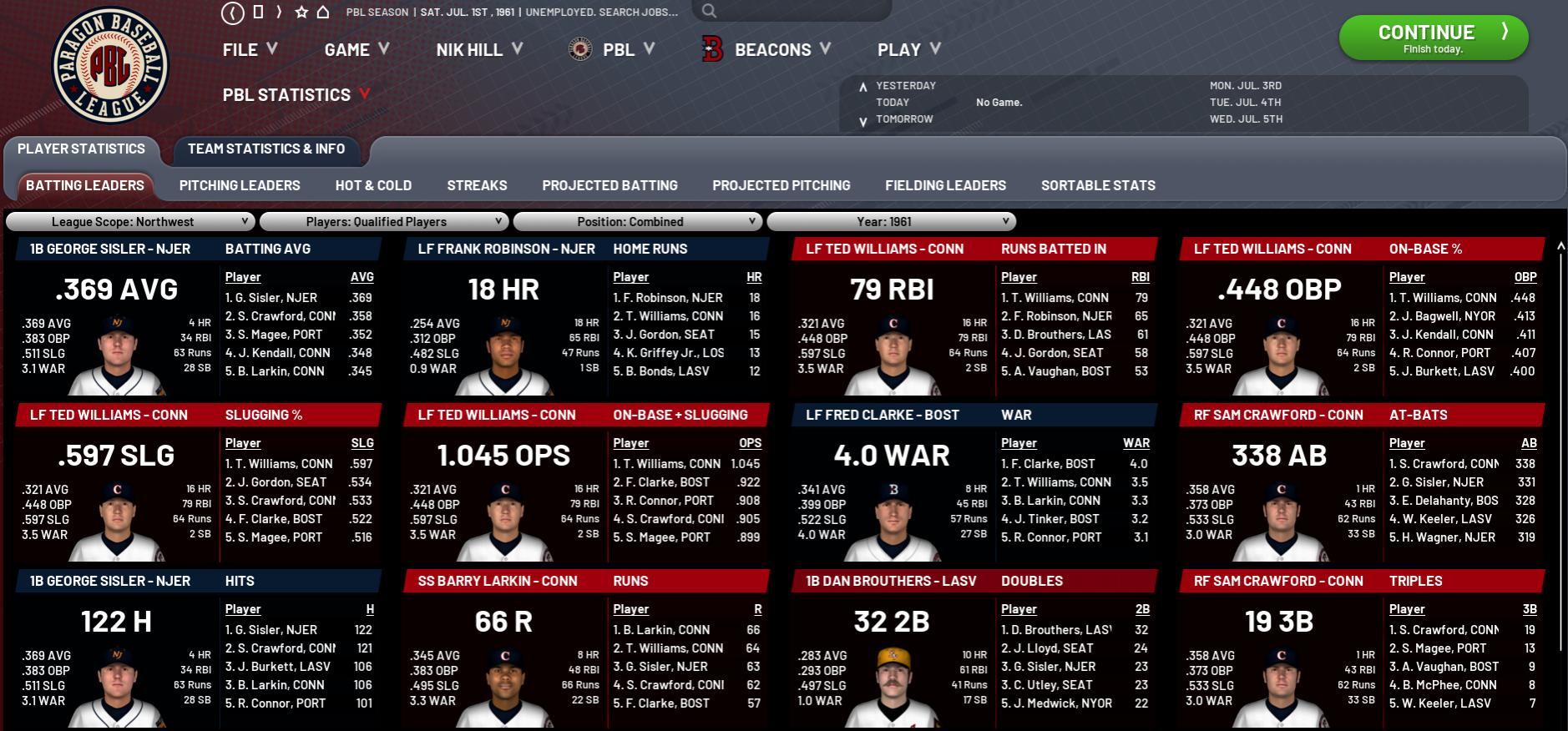This screenshot has width=1568, height=731.
Task: Change the Position Combined dropdown
Action: (x=637, y=222)
